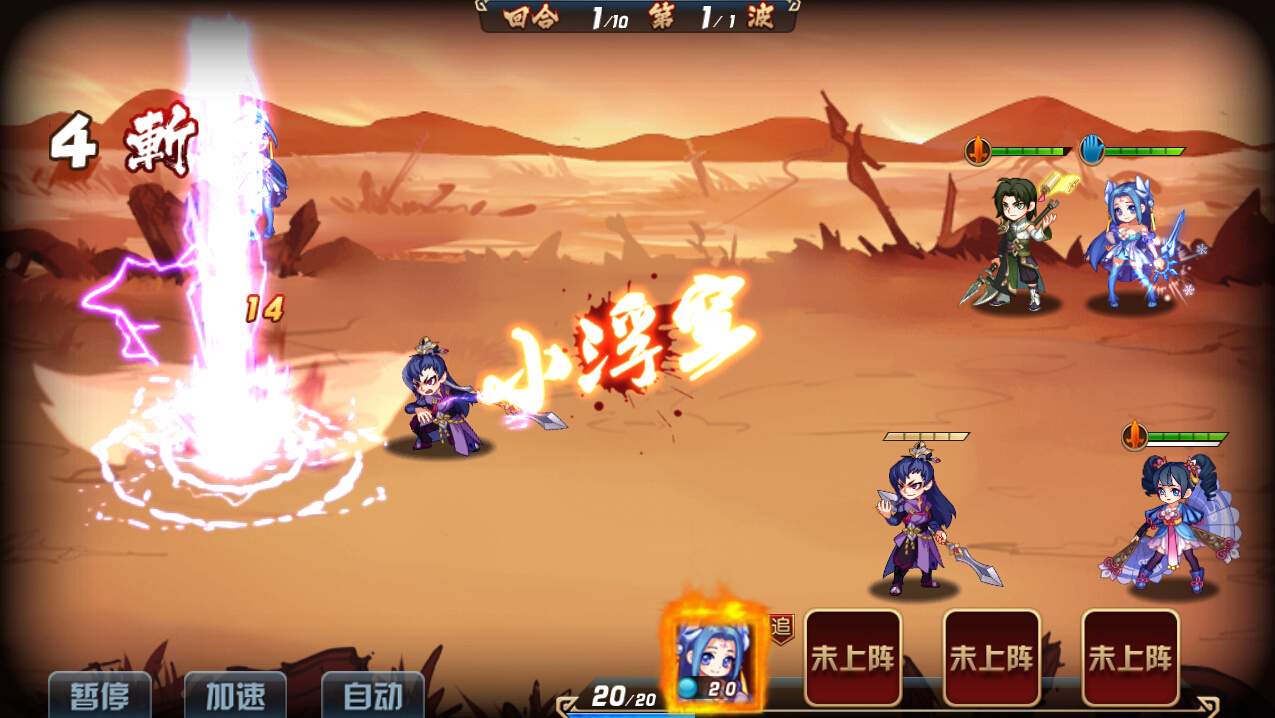This screenshot has height=718, width=1275.
Task: Activate the 加速 speed-up button
Action: point(236,696)
